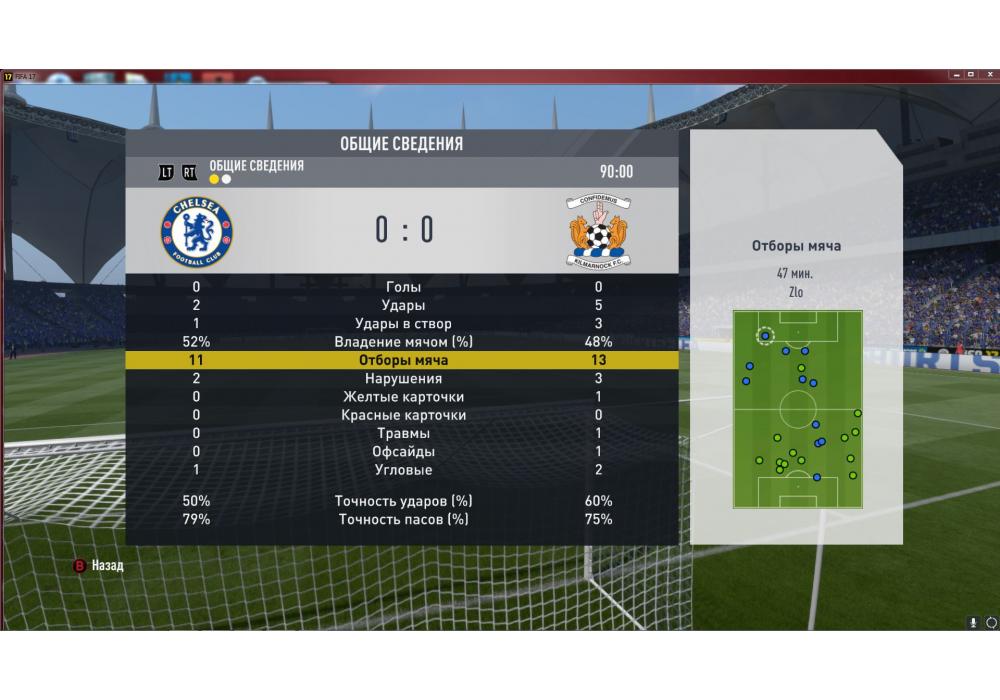
Task: Toggle the microphone overlay icon
Action: (x=972, y=622)
